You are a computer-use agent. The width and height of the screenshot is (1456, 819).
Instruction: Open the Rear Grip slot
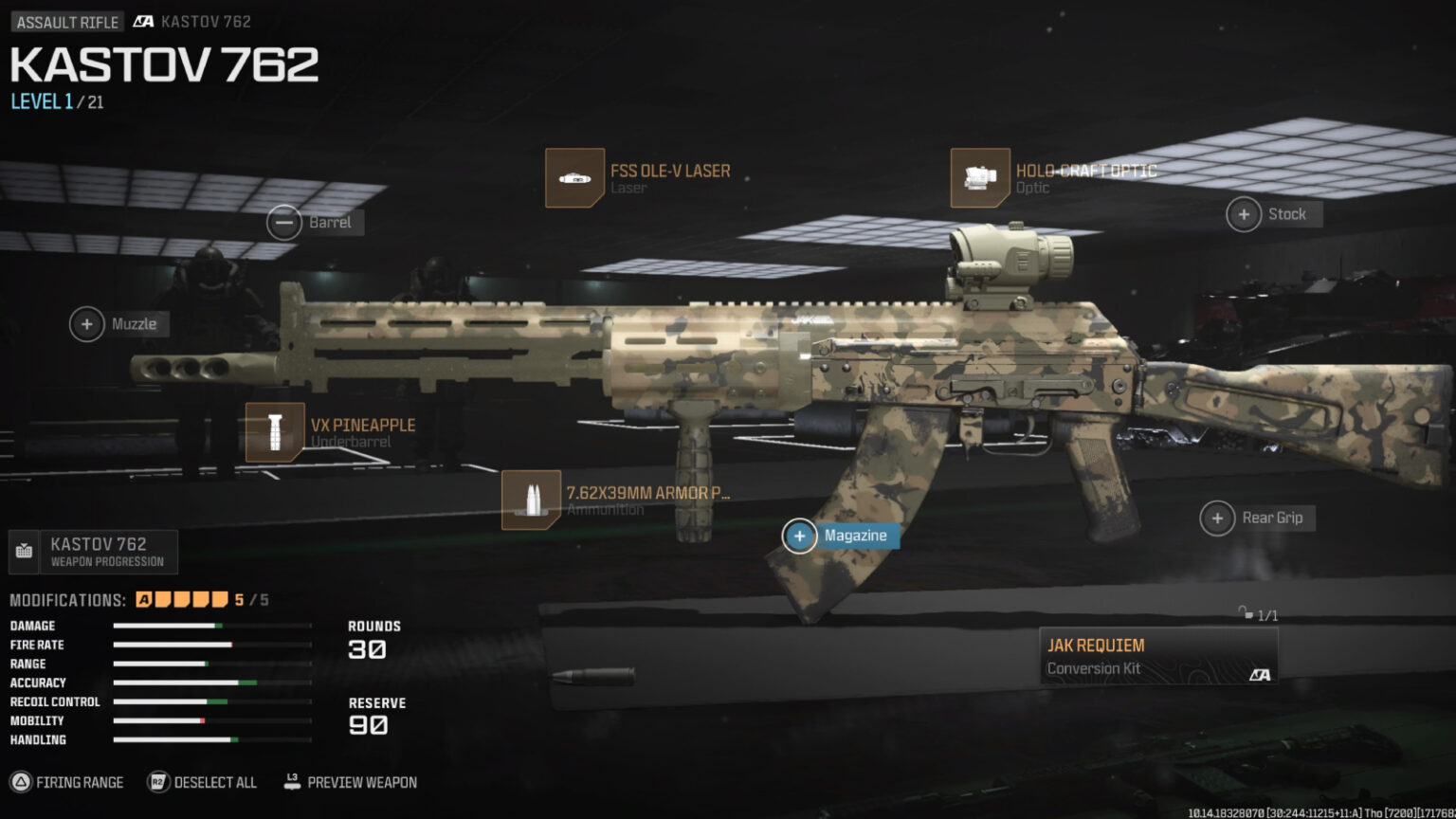click(x=1217, y=518)
